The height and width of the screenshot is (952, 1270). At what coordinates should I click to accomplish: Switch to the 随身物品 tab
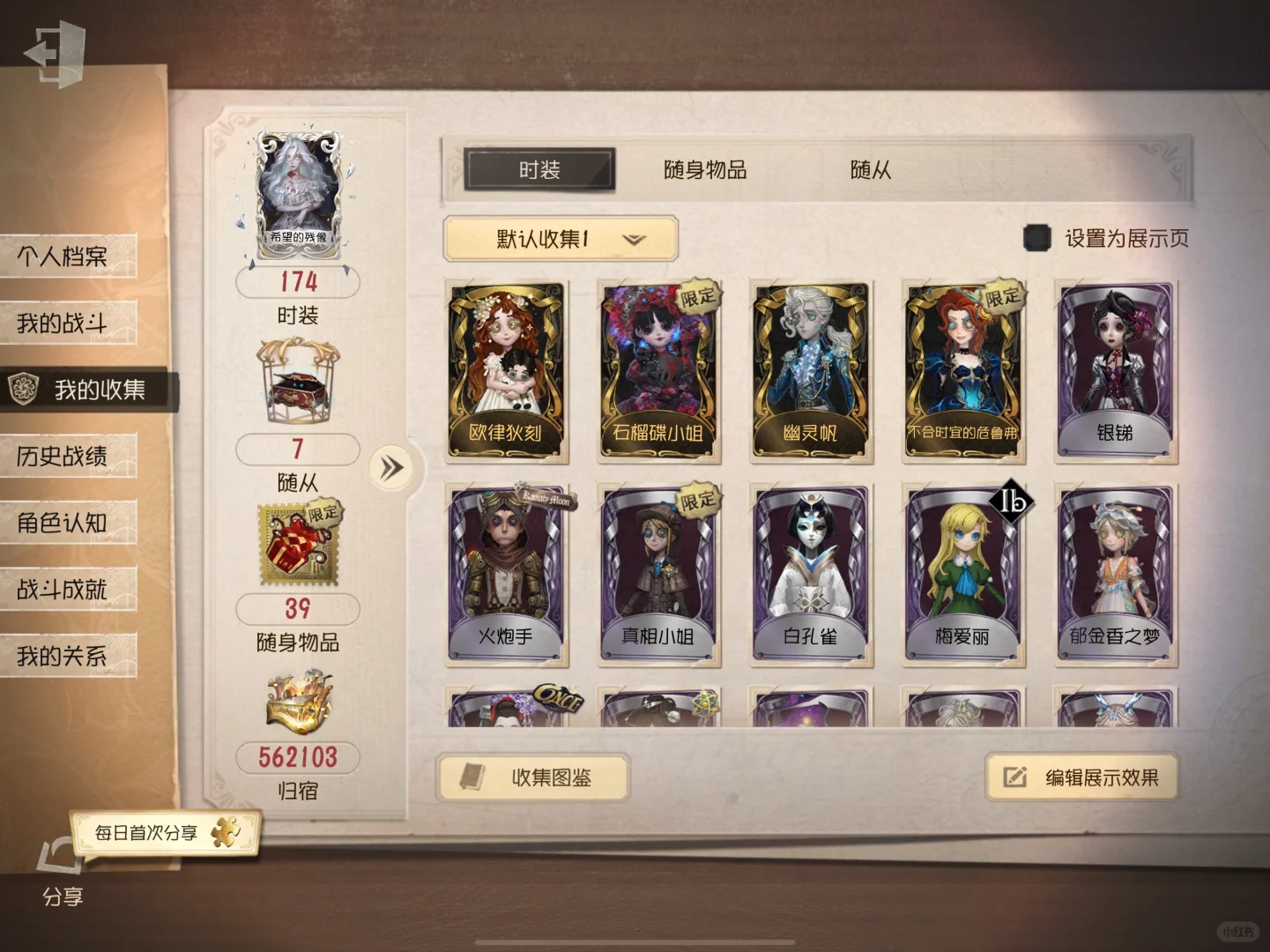coord(704,171)
